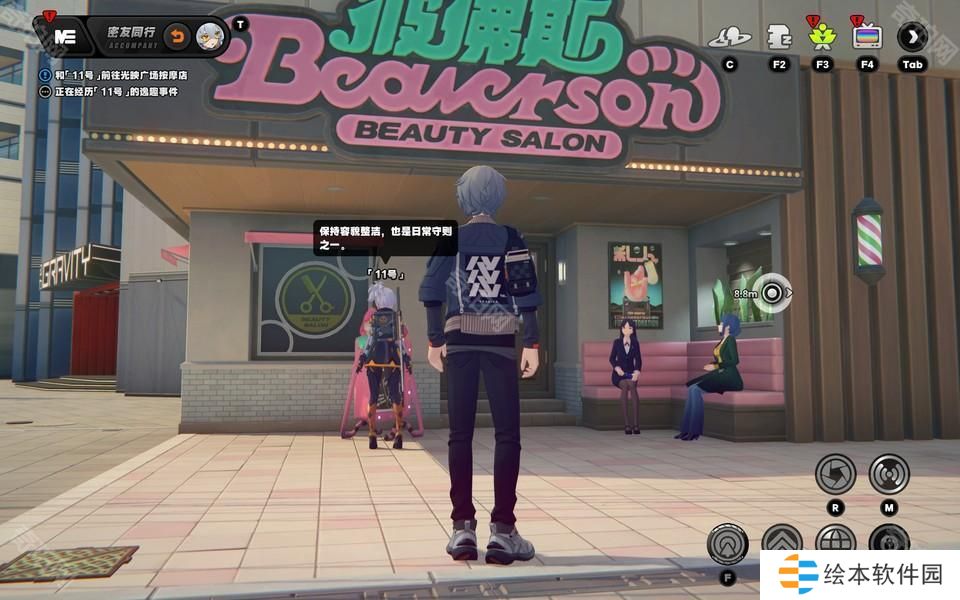Open the camera shutter photo mode
This screenshot has height=600, width=960.
(835, 474)
